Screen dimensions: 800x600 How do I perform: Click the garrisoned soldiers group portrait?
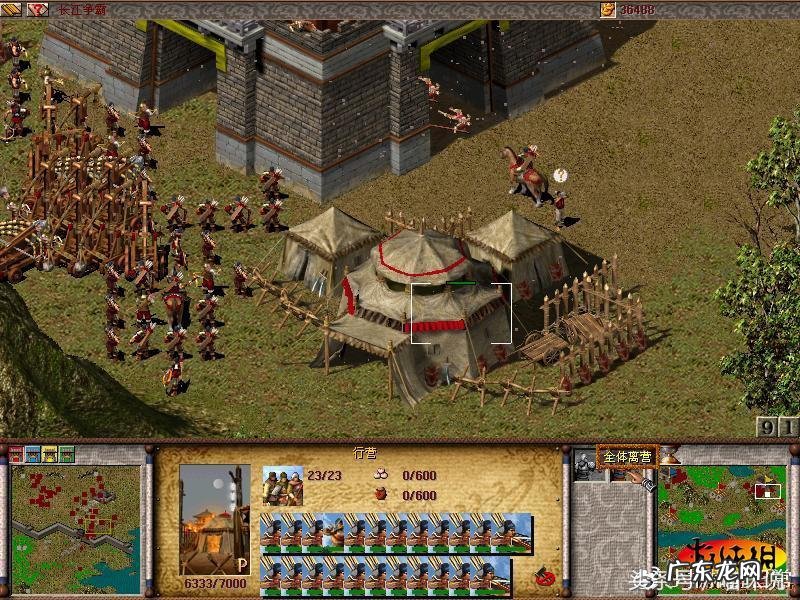click(x=282, y=485)
